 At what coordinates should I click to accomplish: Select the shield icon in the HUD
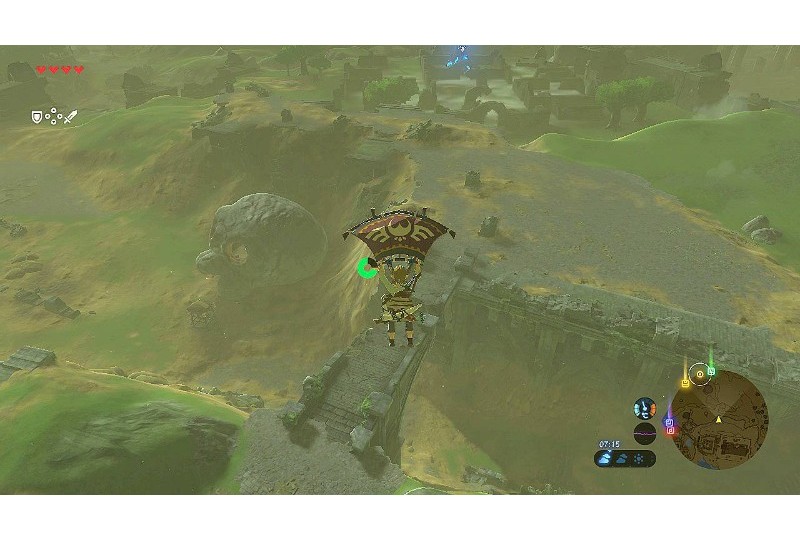37,117
